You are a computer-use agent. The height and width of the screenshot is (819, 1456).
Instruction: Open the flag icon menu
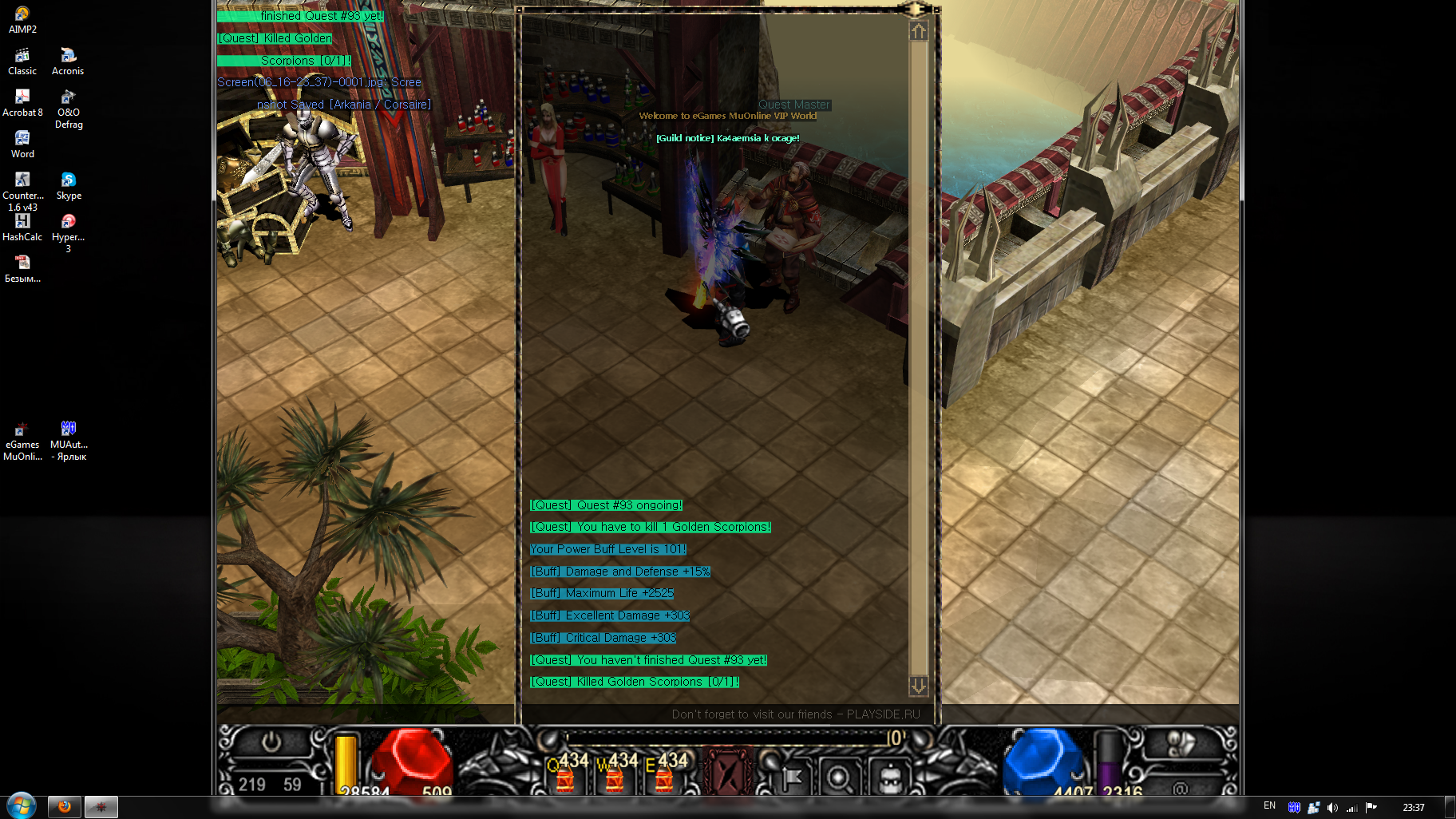click(791, 776)
